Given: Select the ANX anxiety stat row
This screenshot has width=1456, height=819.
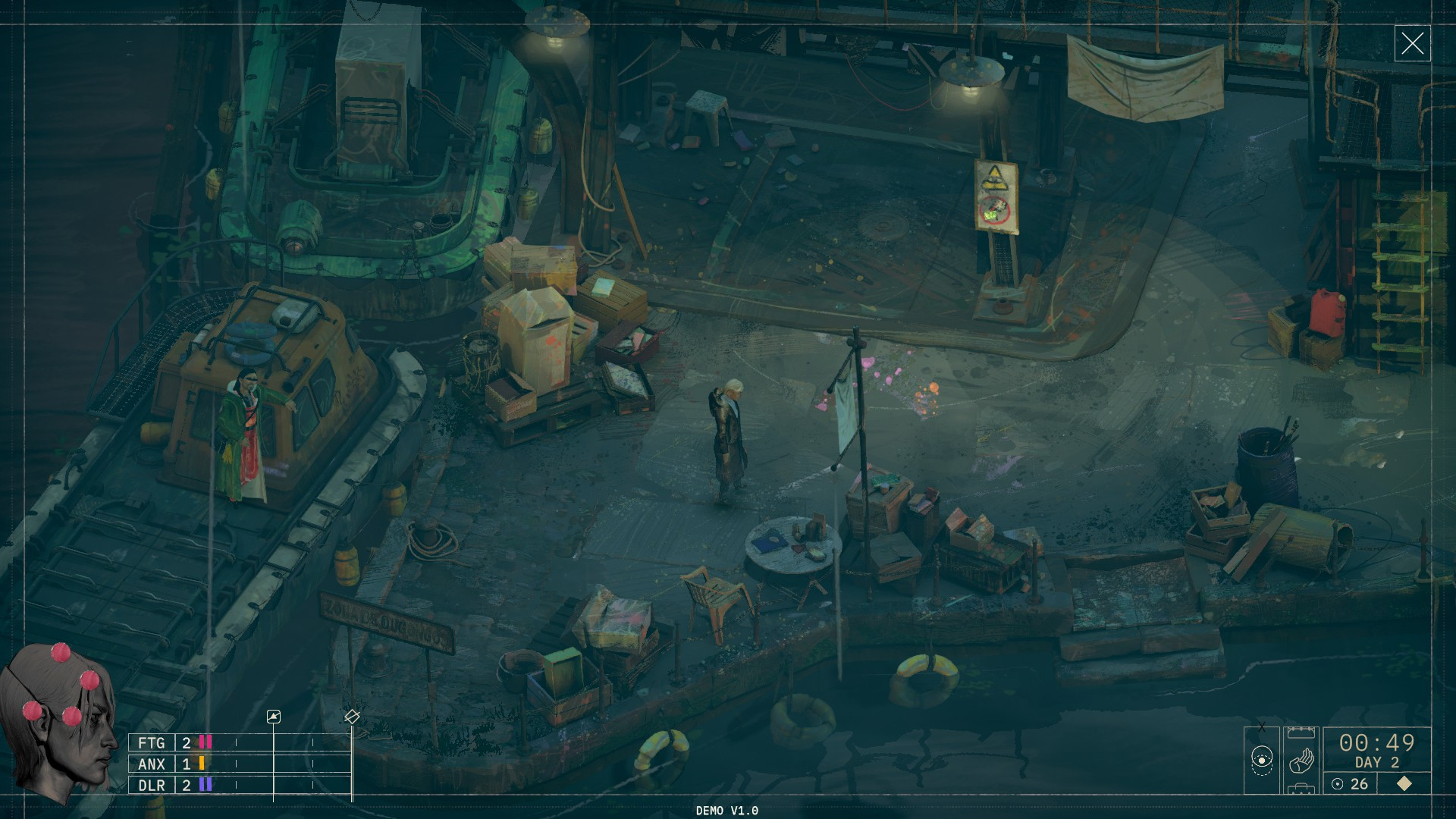Looking at the screenshot, I should 171,764.
